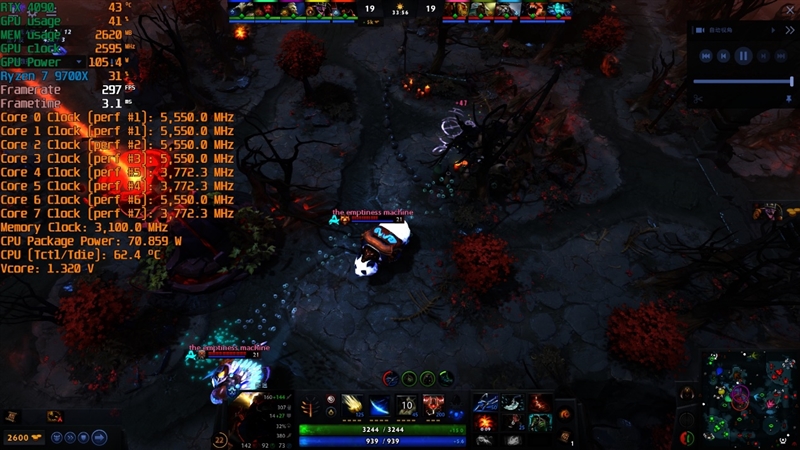
Task: Use the orange burst inventory item
Action: coord(485,423)
